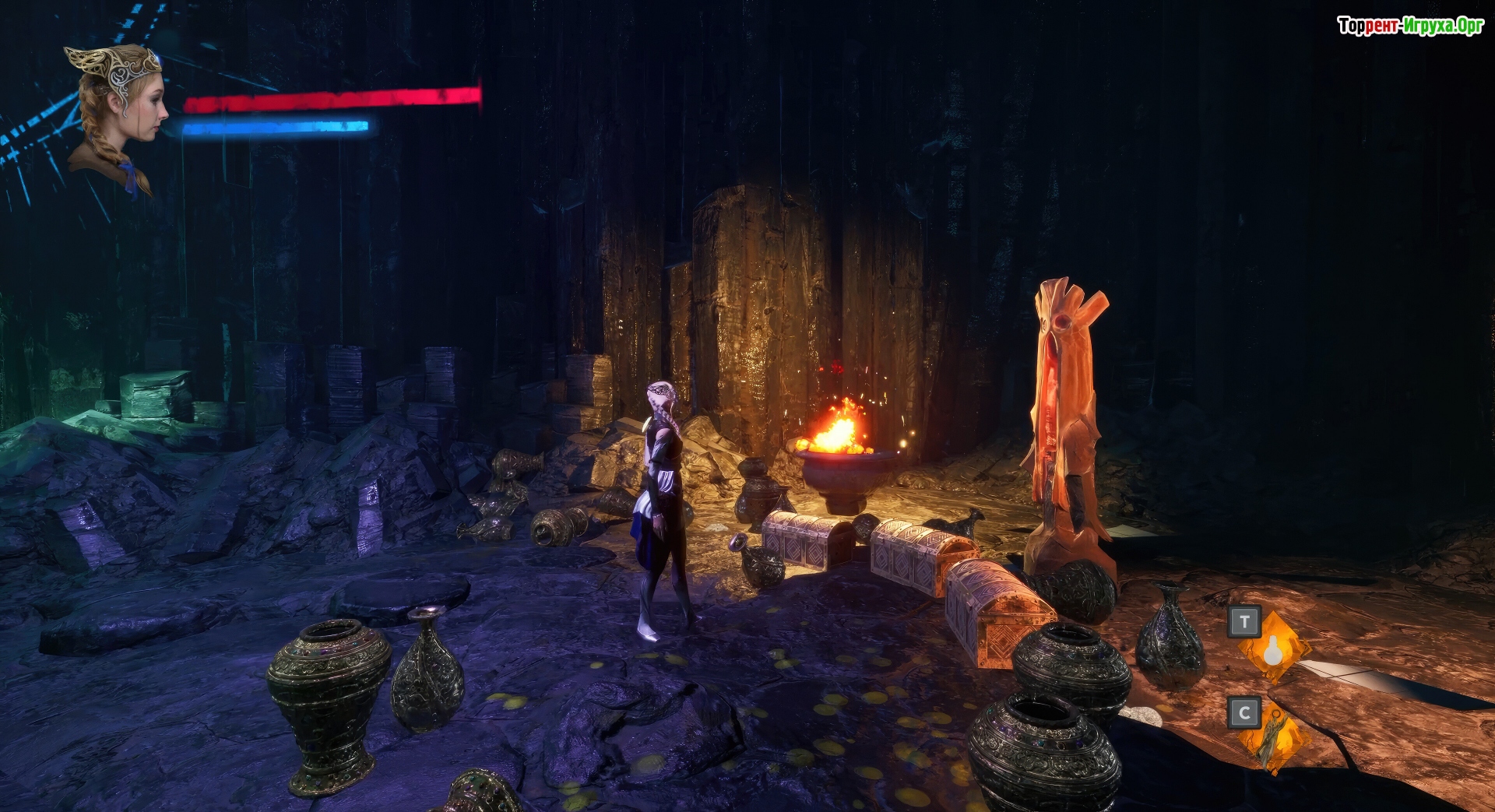The image size is (1495, 812).
Task: Click the white flask icon in orange diamond
Action: click(1274, 649)
